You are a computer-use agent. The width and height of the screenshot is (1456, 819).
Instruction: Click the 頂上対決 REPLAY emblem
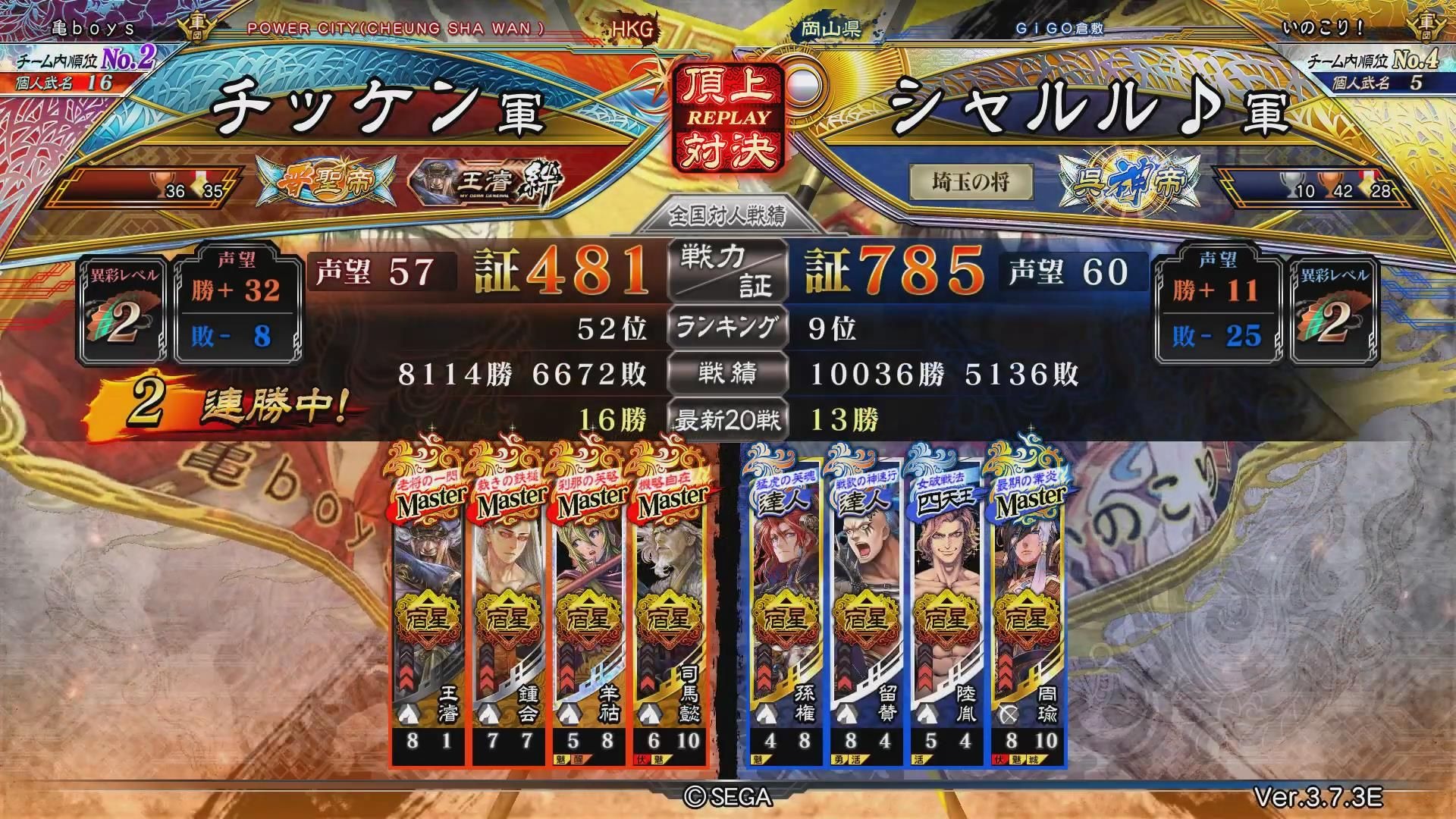coord(727,118)
